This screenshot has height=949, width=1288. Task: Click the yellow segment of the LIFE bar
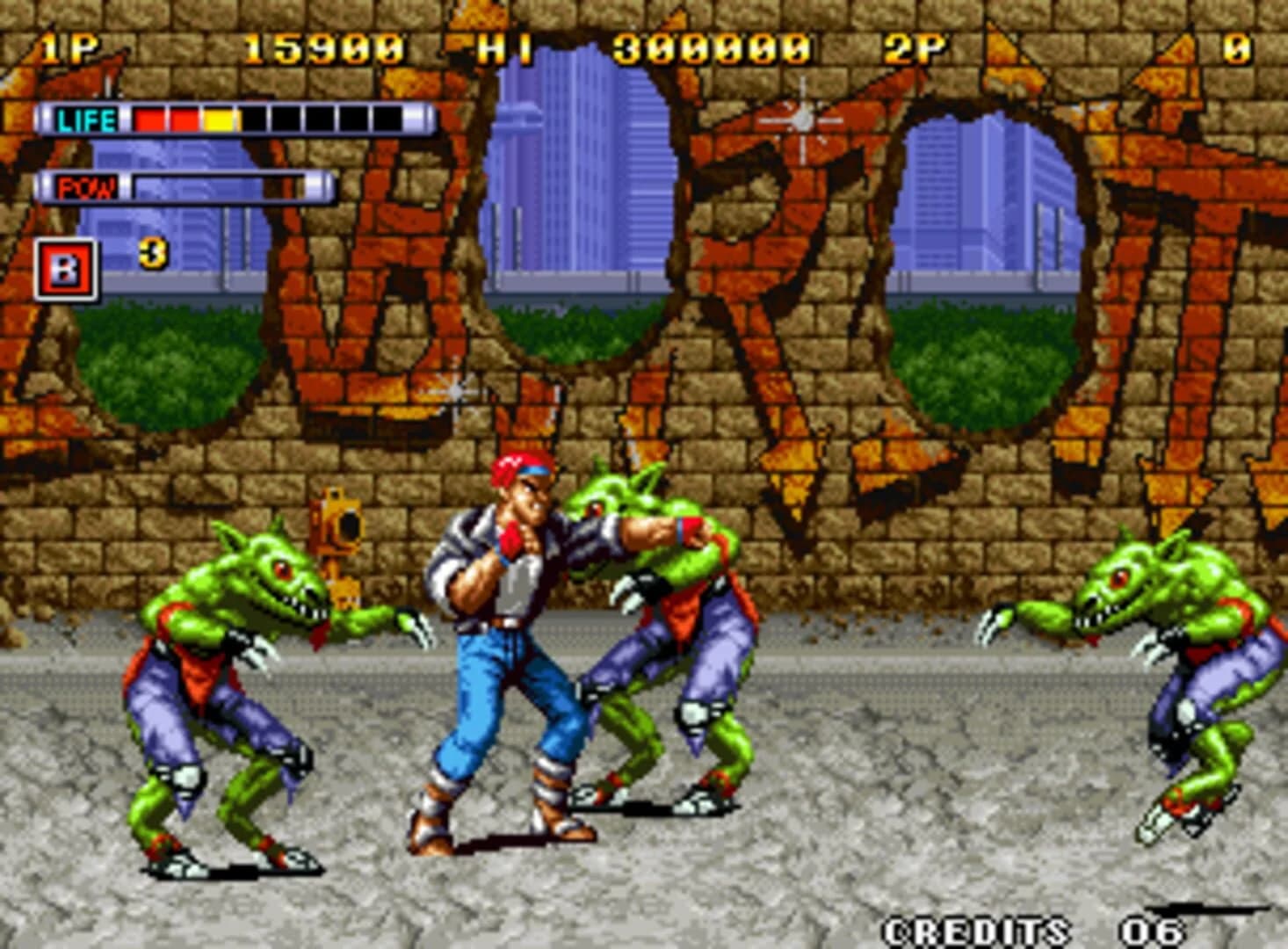pos(220,115)
